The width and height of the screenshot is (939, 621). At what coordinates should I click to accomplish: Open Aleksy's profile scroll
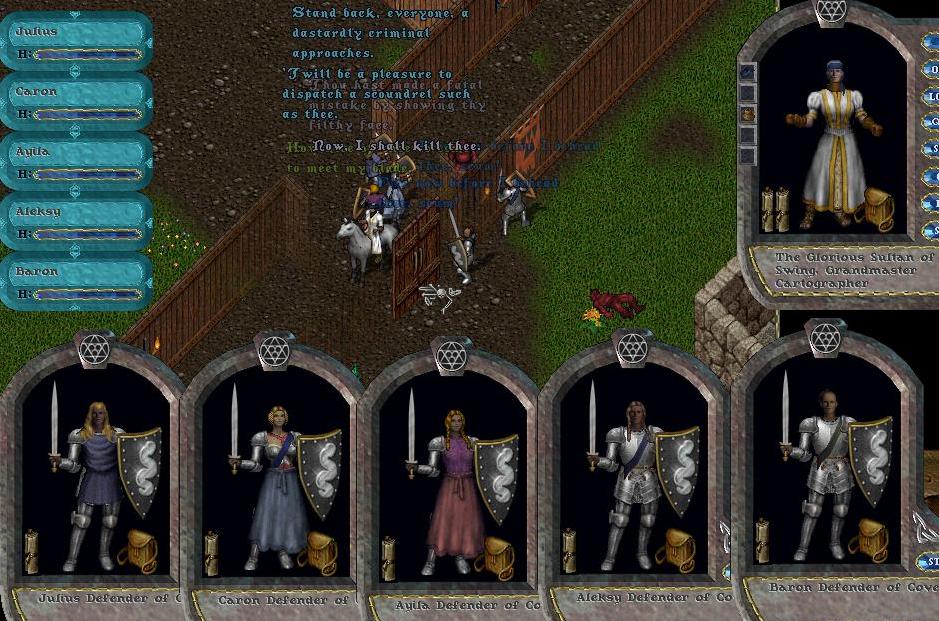(571, 551)
